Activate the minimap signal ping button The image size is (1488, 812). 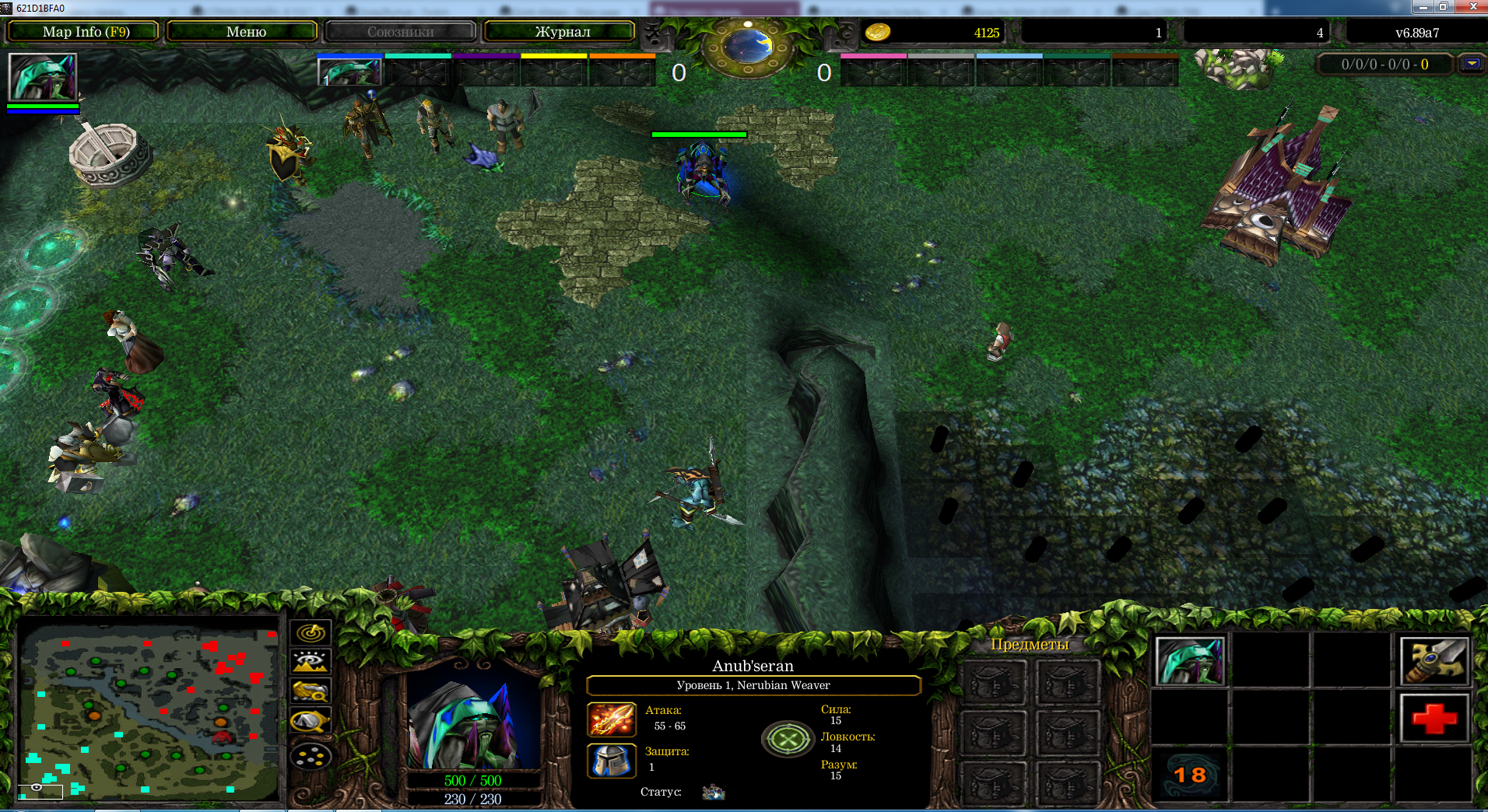(x=311, y=632)
